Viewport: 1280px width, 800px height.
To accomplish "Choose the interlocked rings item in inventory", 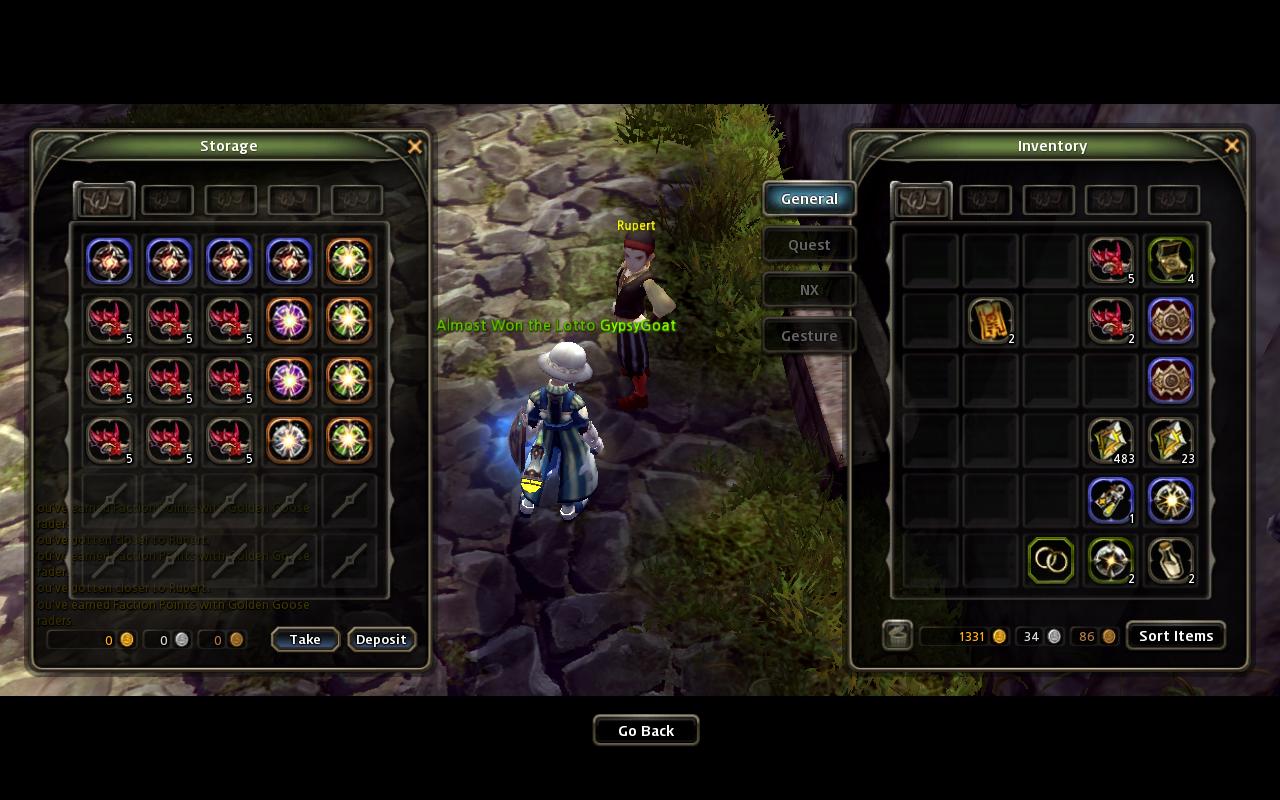I will click(1050, 560).
